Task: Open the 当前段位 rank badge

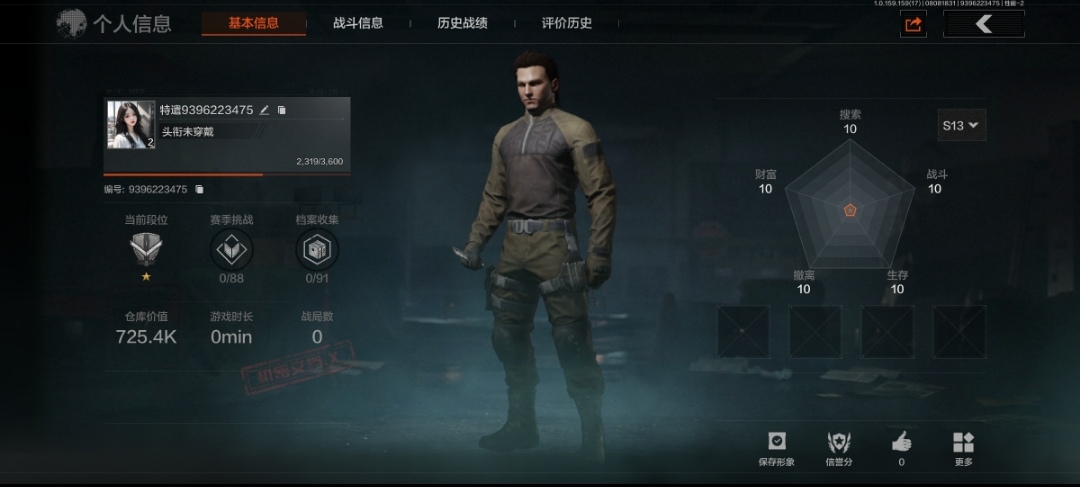Action: point(146,248)
